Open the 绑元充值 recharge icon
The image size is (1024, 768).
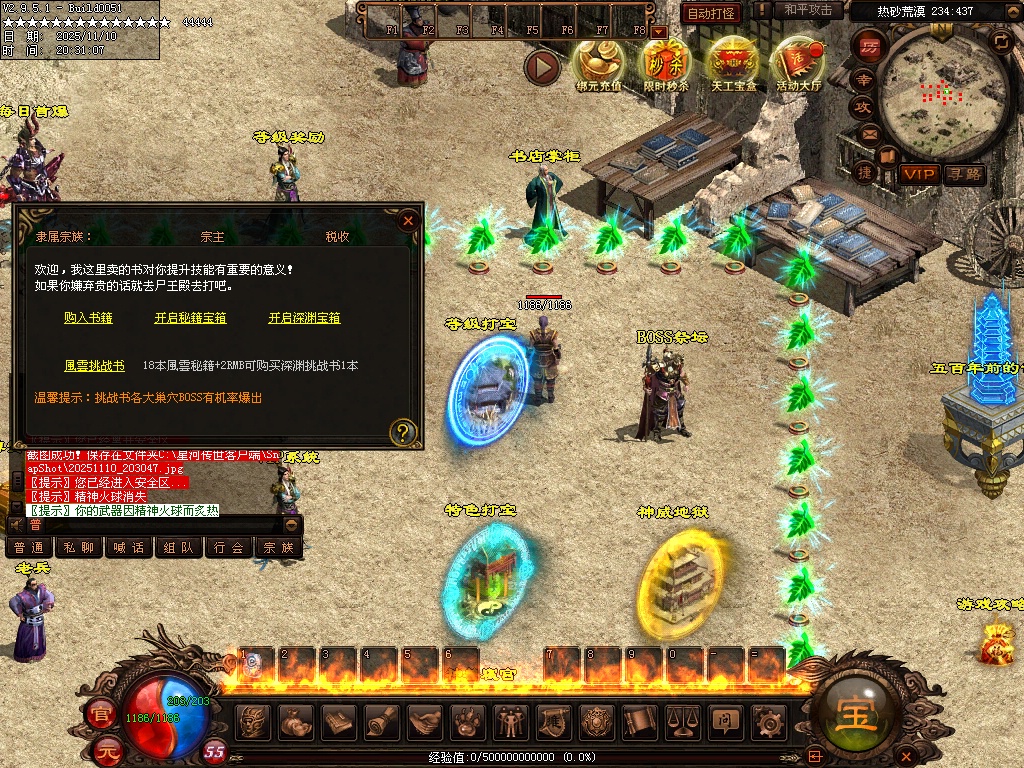(598, 62)
